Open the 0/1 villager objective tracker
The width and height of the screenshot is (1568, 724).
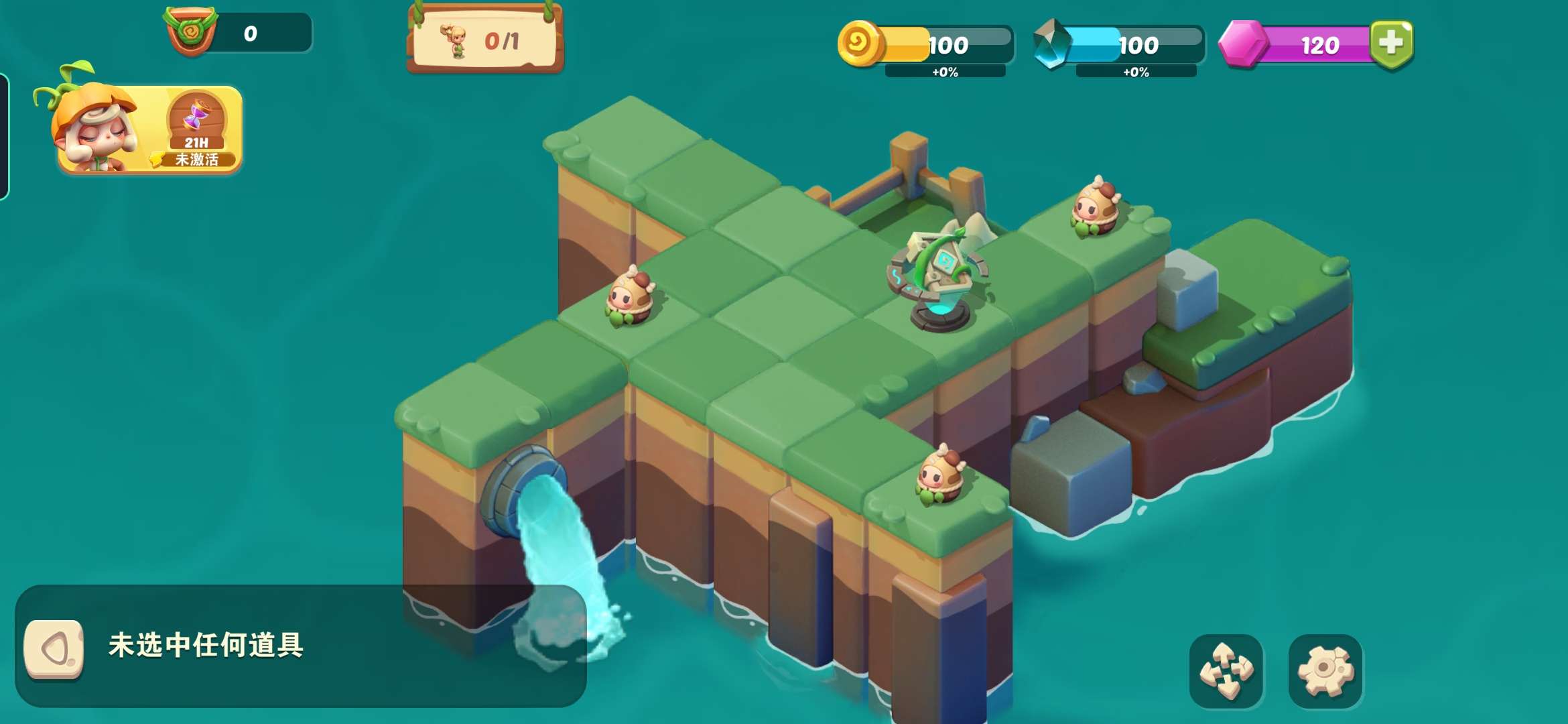(x=485, y=40)
